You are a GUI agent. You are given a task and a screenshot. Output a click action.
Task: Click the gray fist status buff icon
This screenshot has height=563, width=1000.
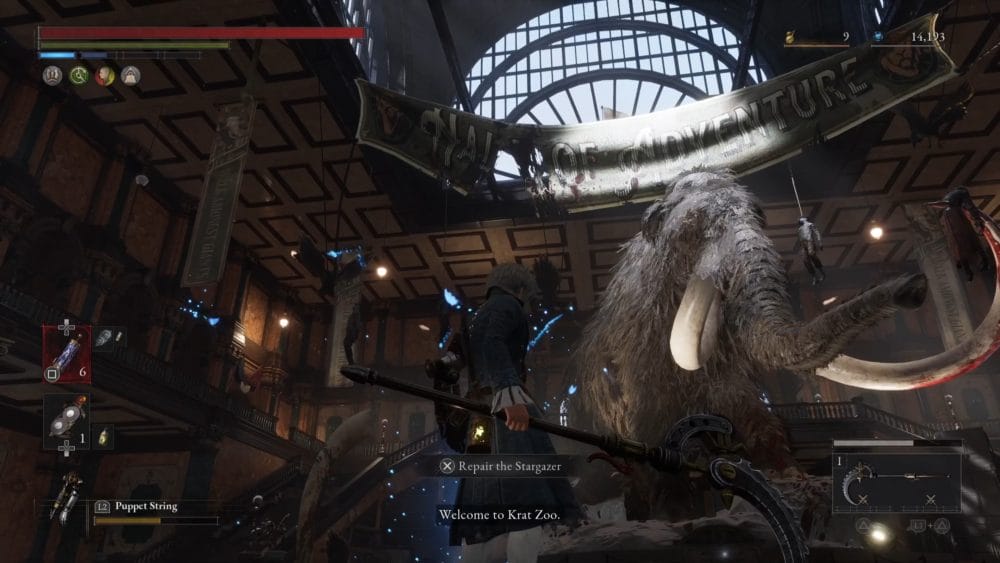tap(53, 75)
